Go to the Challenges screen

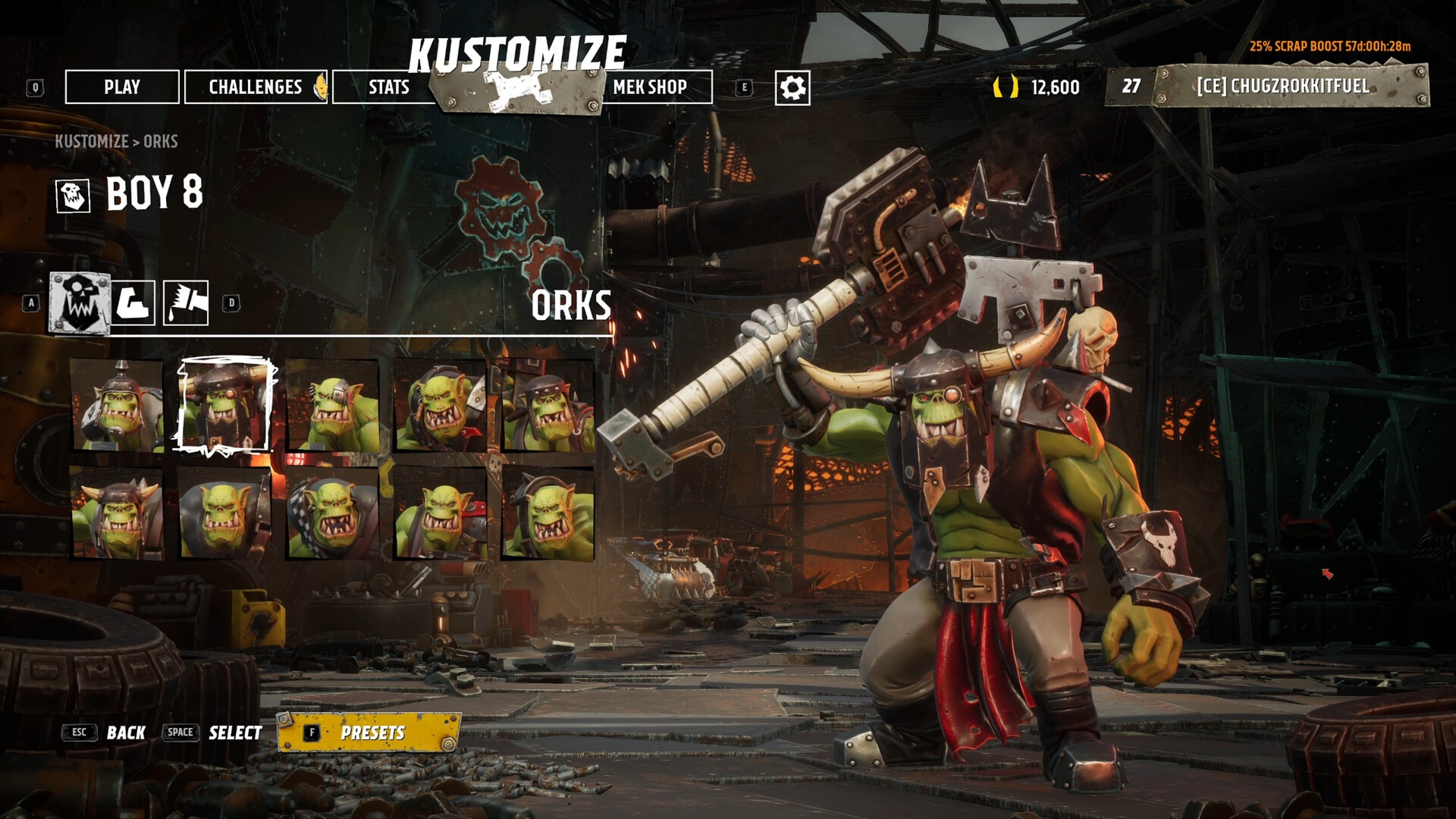(x=256, y=87)
